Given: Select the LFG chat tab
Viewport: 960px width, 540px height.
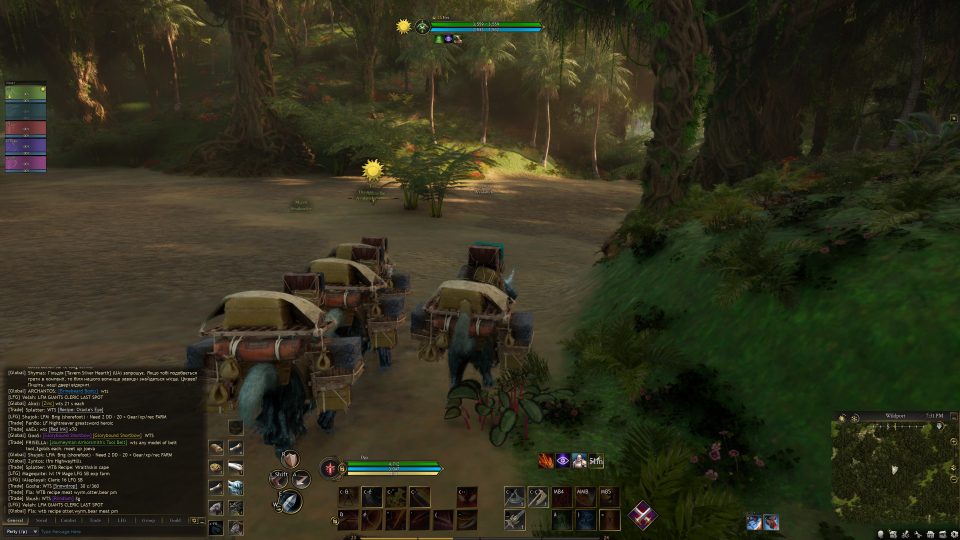Looking at the screenshot, I should pyautogui.click(x=121, y=520).
